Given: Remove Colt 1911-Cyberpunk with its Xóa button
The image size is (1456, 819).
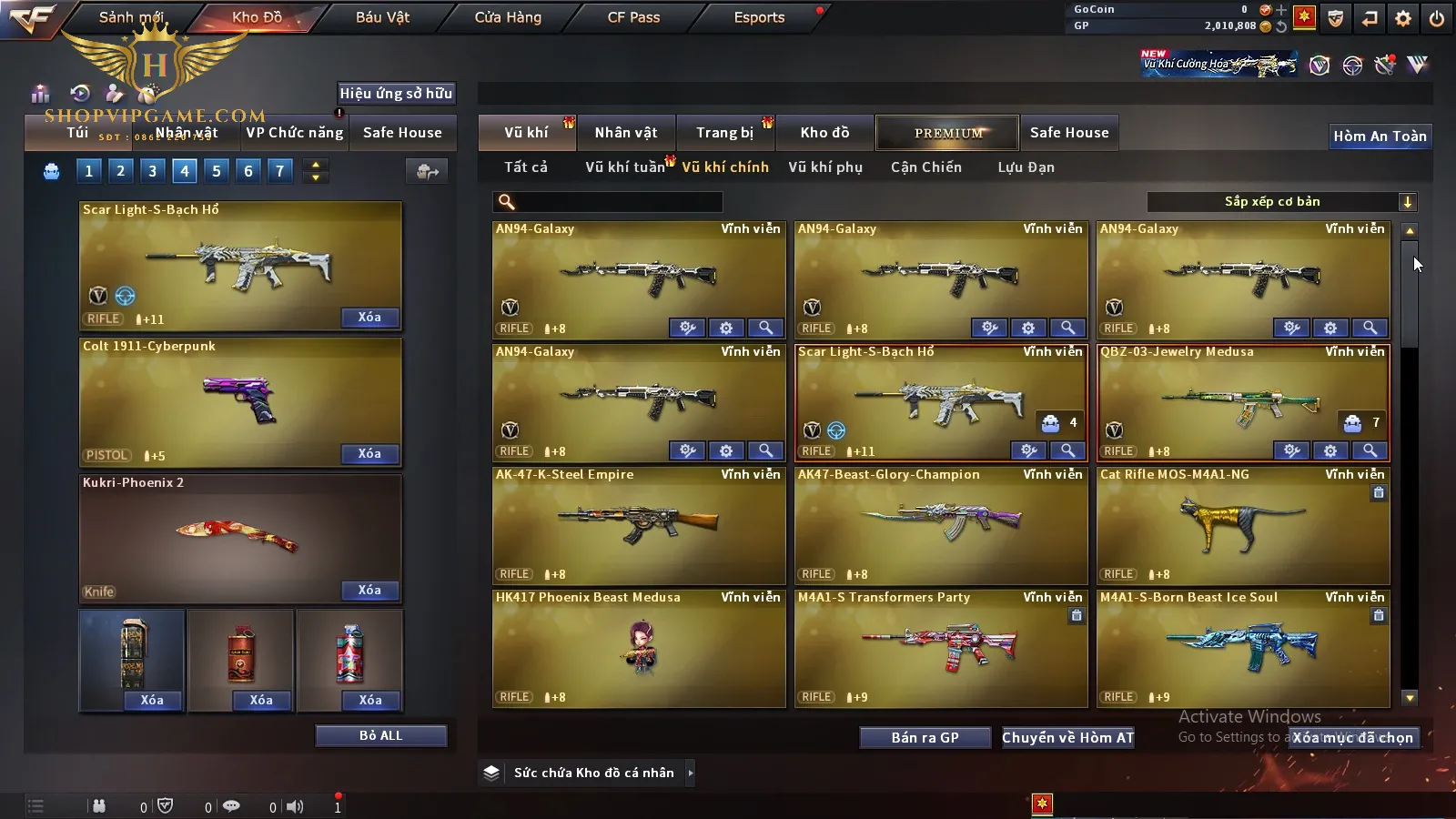Looking at the screenshot, I should 369,453.
